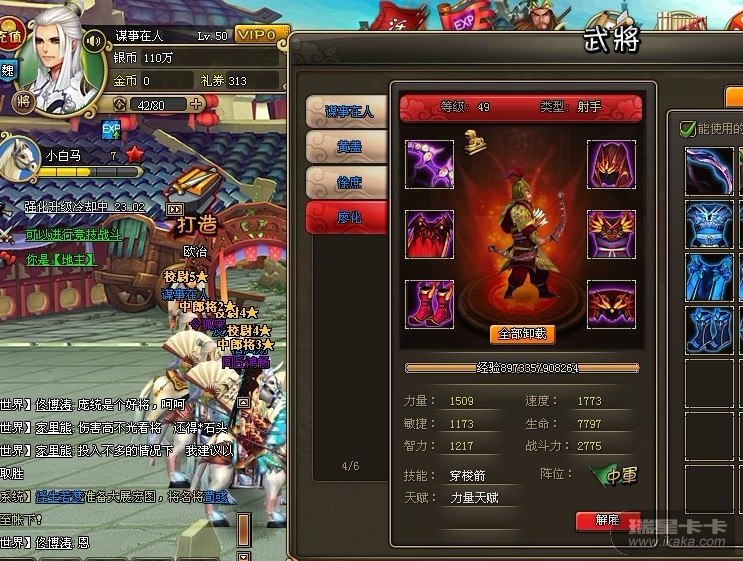743x561 pixels.
Task: Select the 谋事在人 general tab
Action: tap(347, 112)
